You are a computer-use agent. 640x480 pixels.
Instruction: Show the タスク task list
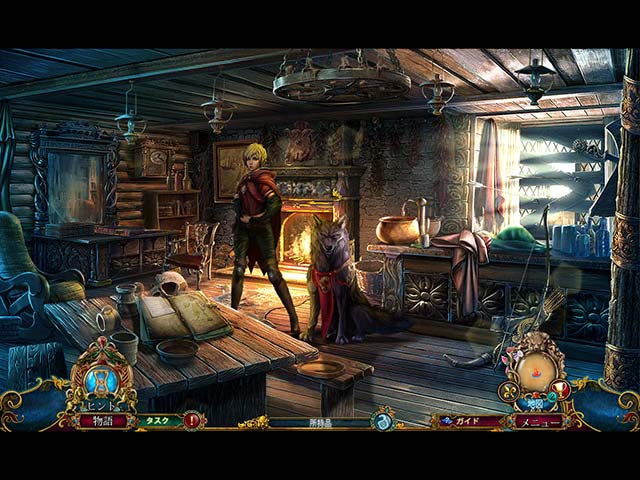pos(155,421)
